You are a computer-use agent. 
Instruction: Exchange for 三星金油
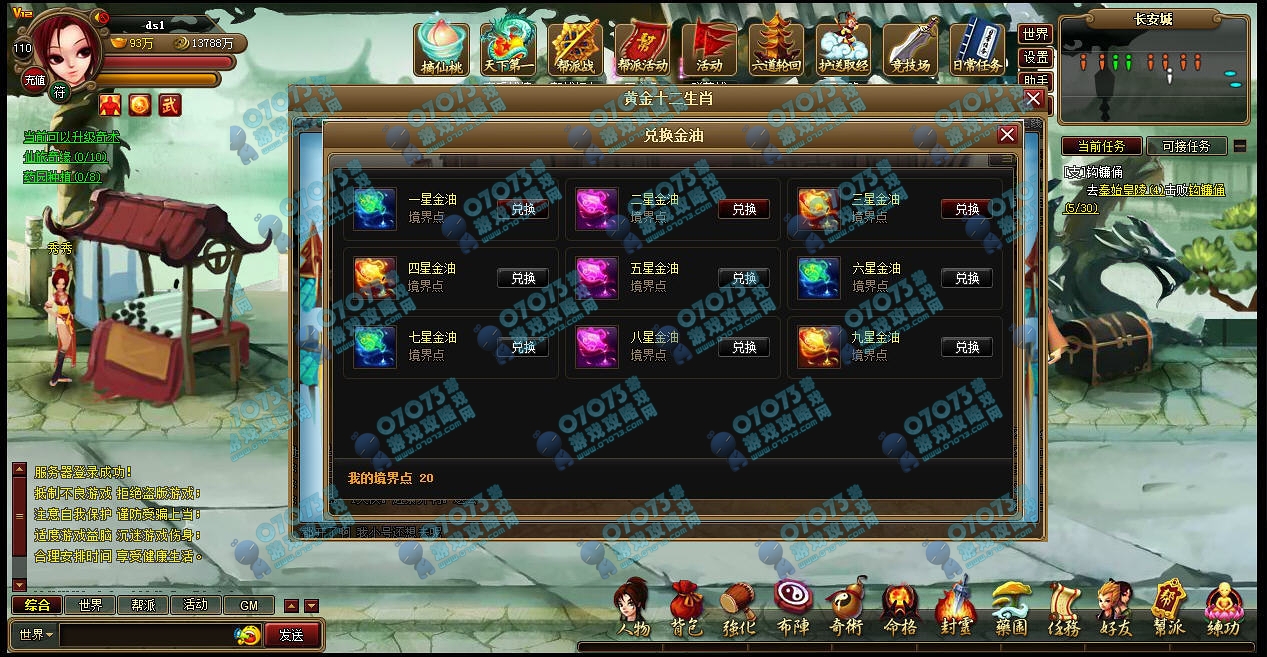pyautogui.click(x=967, y=209)
